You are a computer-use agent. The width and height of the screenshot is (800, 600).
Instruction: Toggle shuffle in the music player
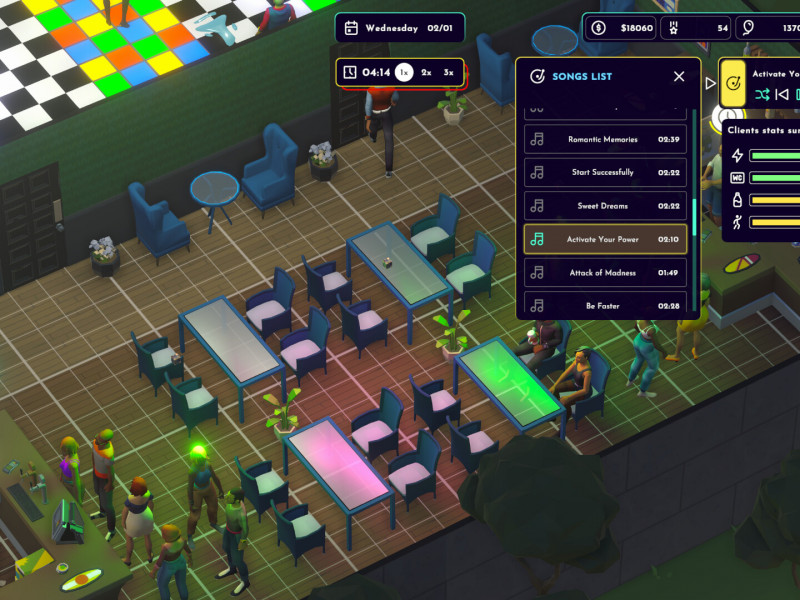click(763, 94)
